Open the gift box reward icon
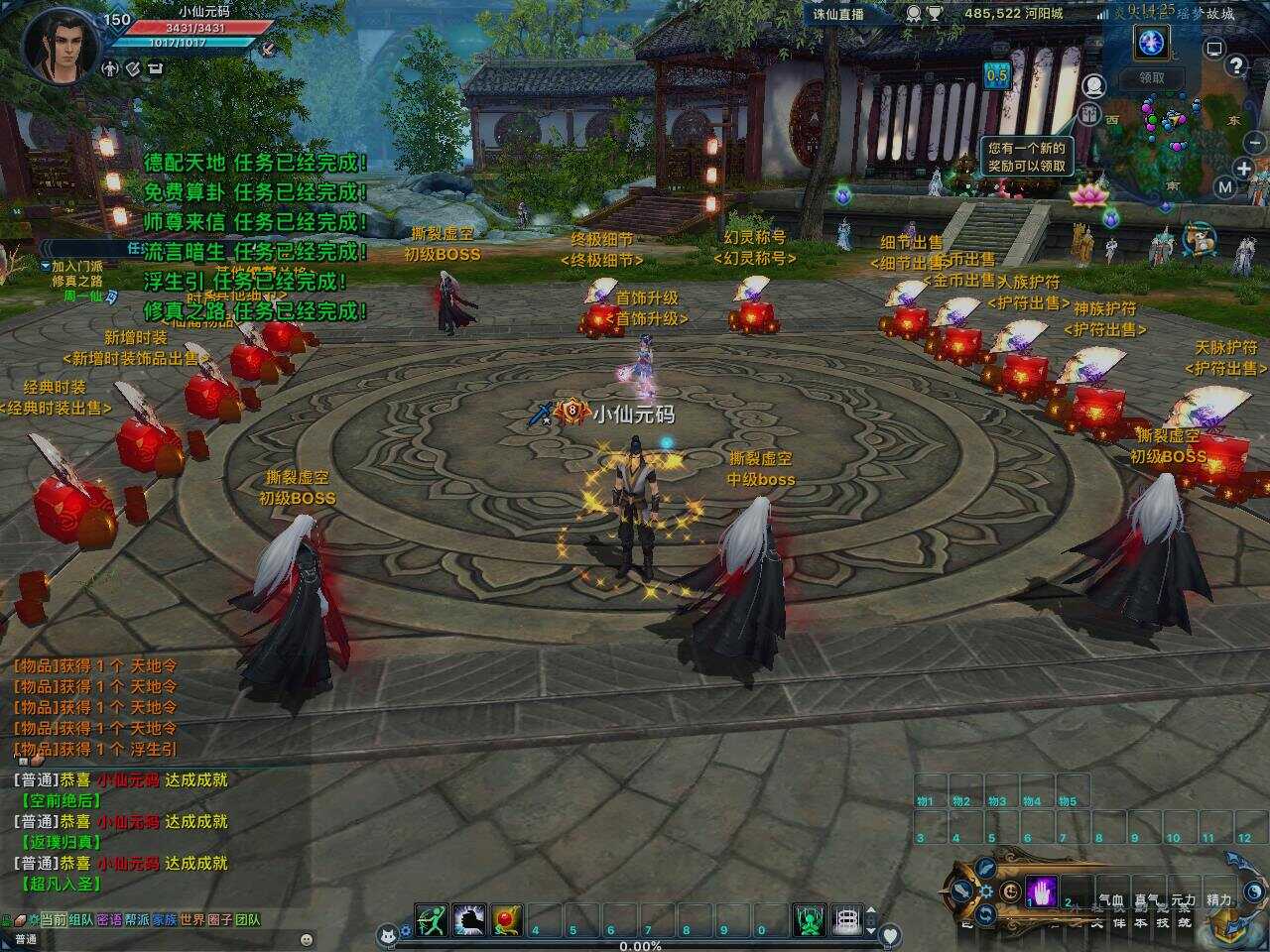 1089,114
